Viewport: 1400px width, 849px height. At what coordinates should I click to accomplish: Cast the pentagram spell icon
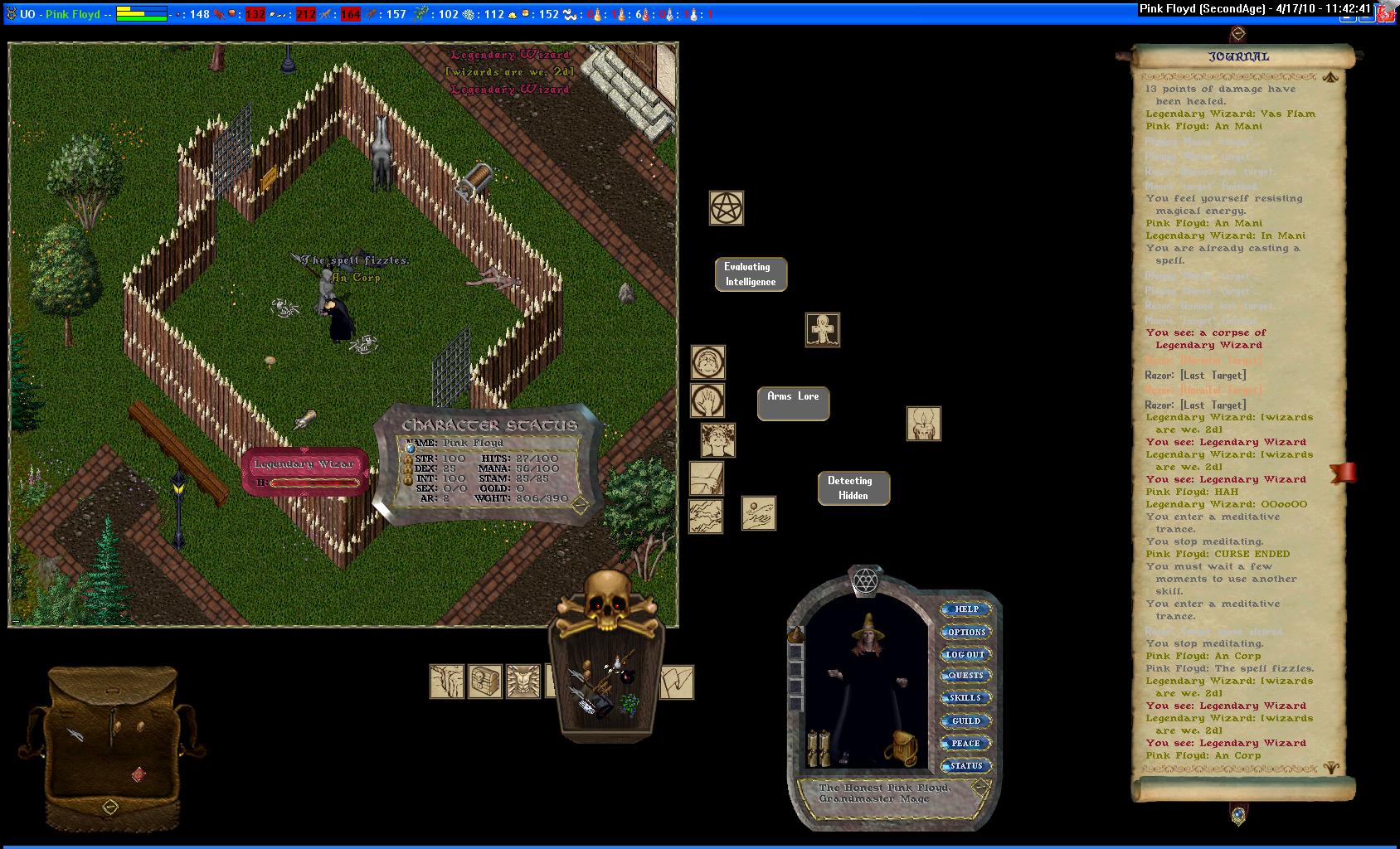click(x=727, y=208)
